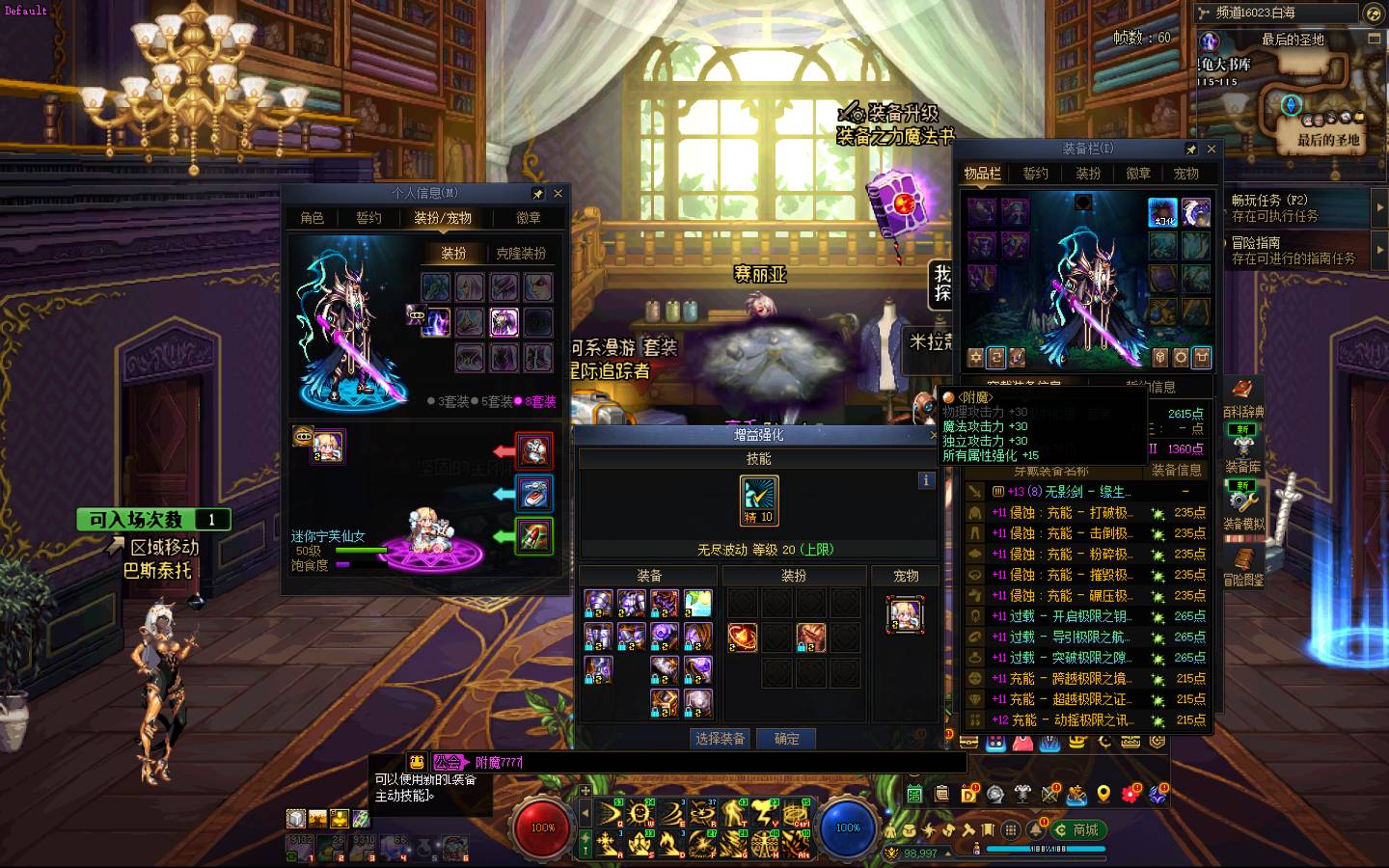Open the 物品栏 tab in equipment window
This screenshot has width=1389, height=868.
983,174
